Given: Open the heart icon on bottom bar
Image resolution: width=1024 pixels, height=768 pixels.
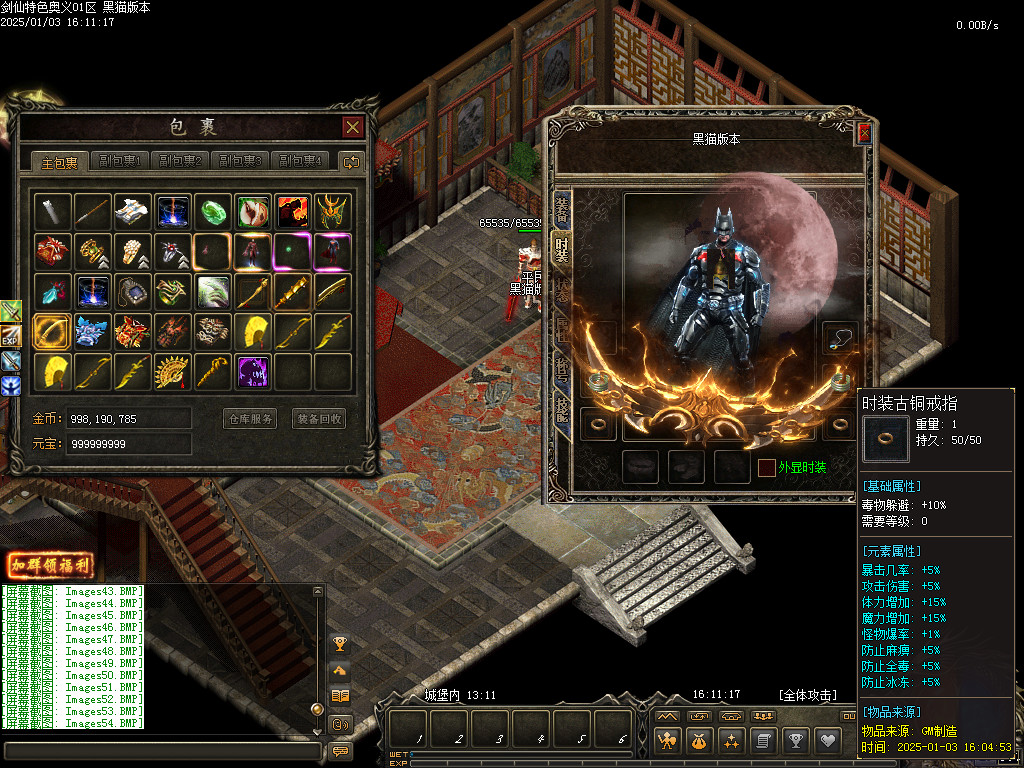Looking at the screenshot, I should point(827,741).
